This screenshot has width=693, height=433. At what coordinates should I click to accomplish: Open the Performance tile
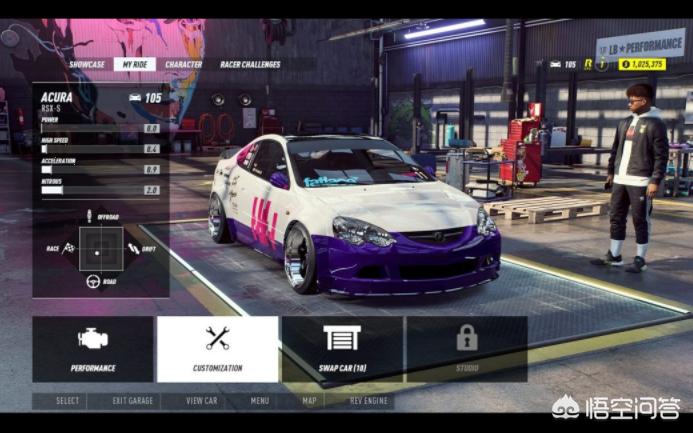click(x=93, y=348)
